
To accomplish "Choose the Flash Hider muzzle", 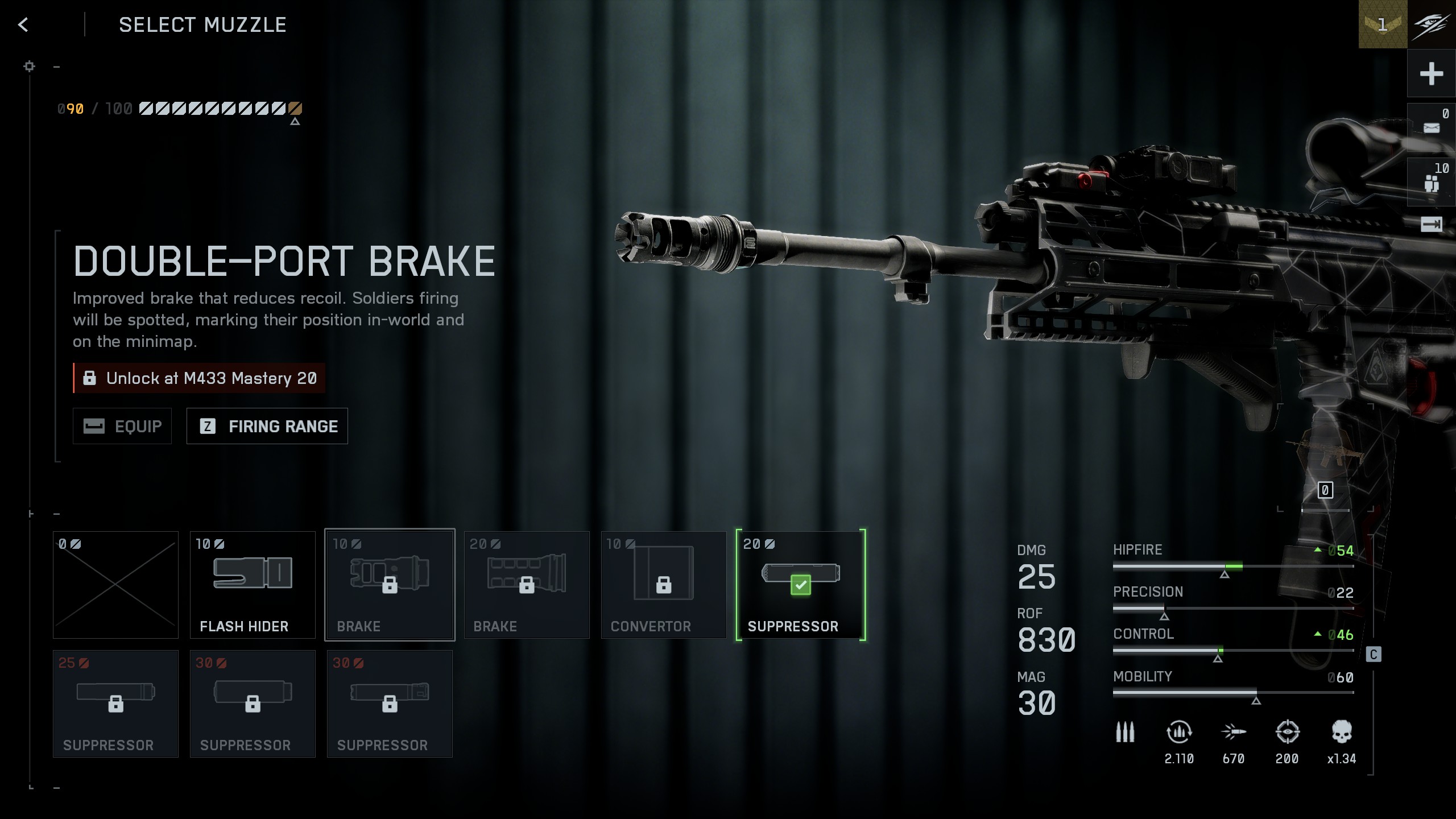I will [x=253, y=585].
